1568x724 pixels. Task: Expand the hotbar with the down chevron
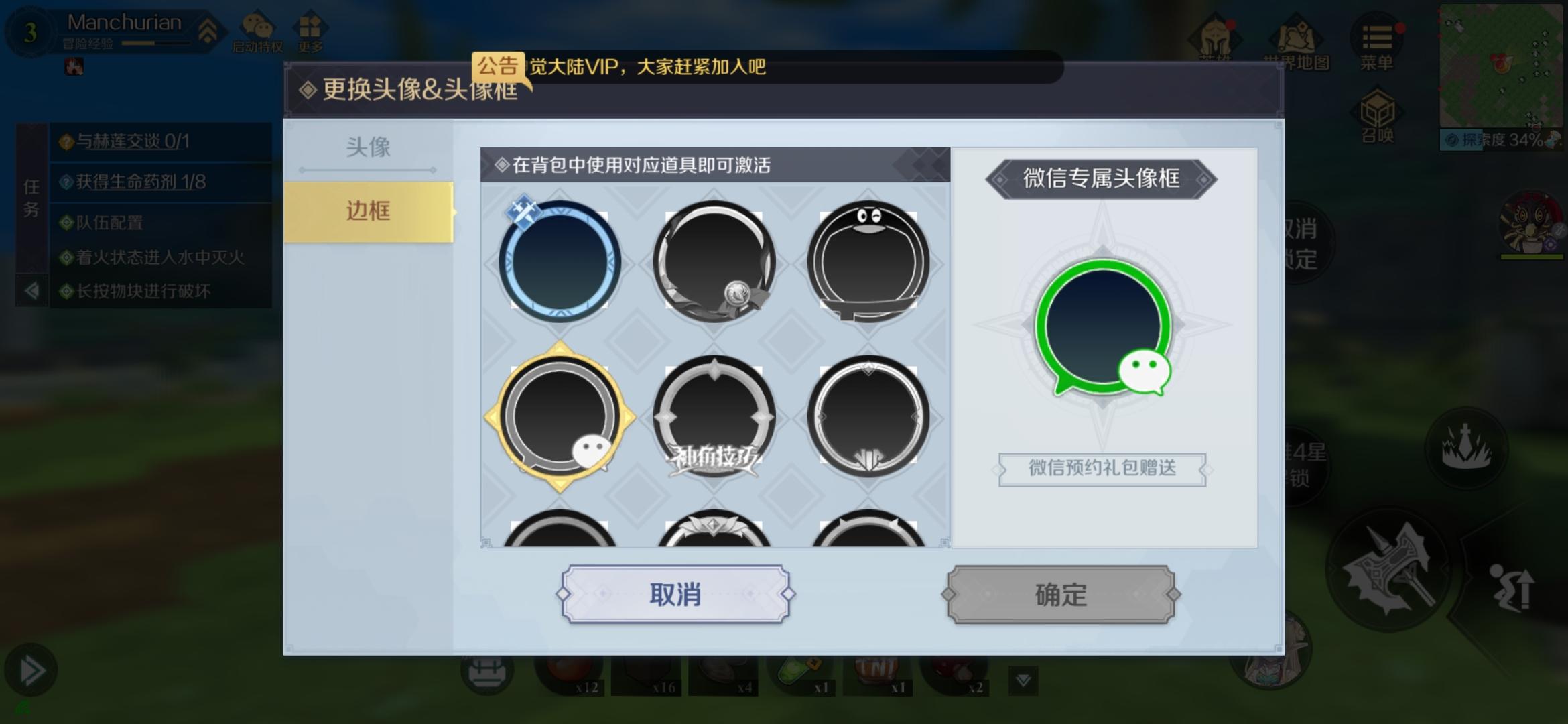coord(1022,680)
